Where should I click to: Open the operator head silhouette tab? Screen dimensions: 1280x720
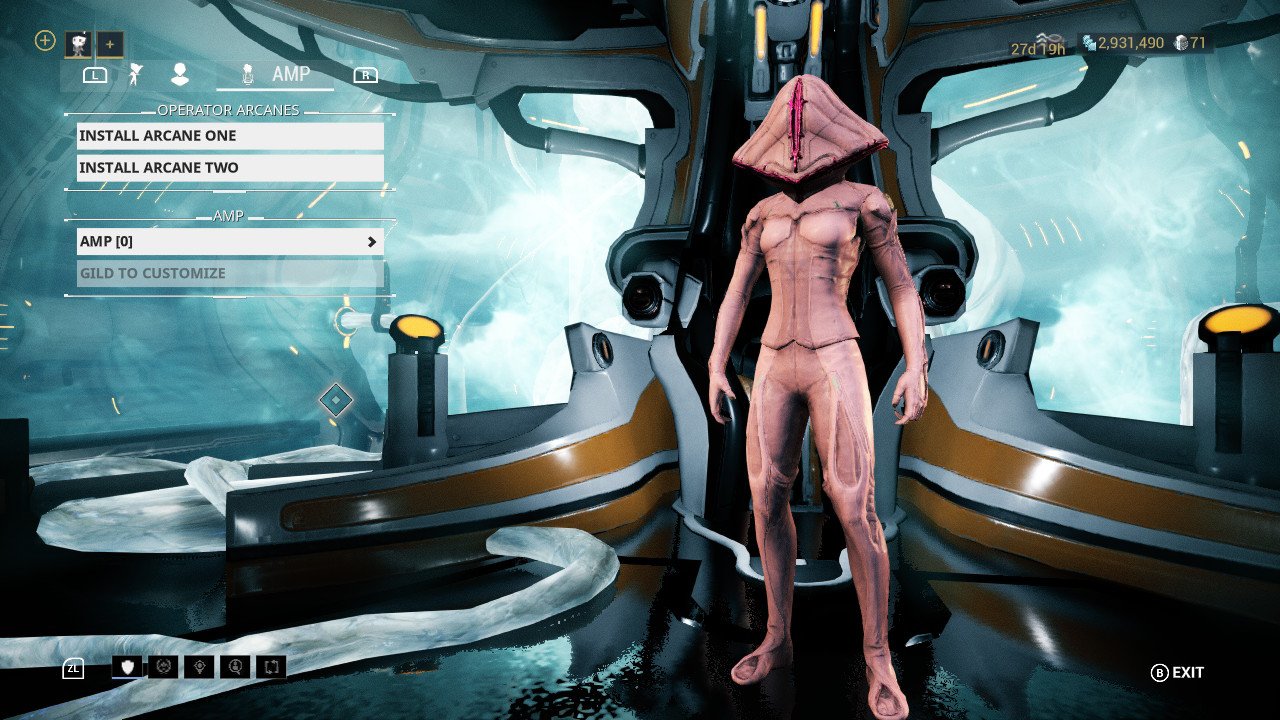(x=180, y=74)
